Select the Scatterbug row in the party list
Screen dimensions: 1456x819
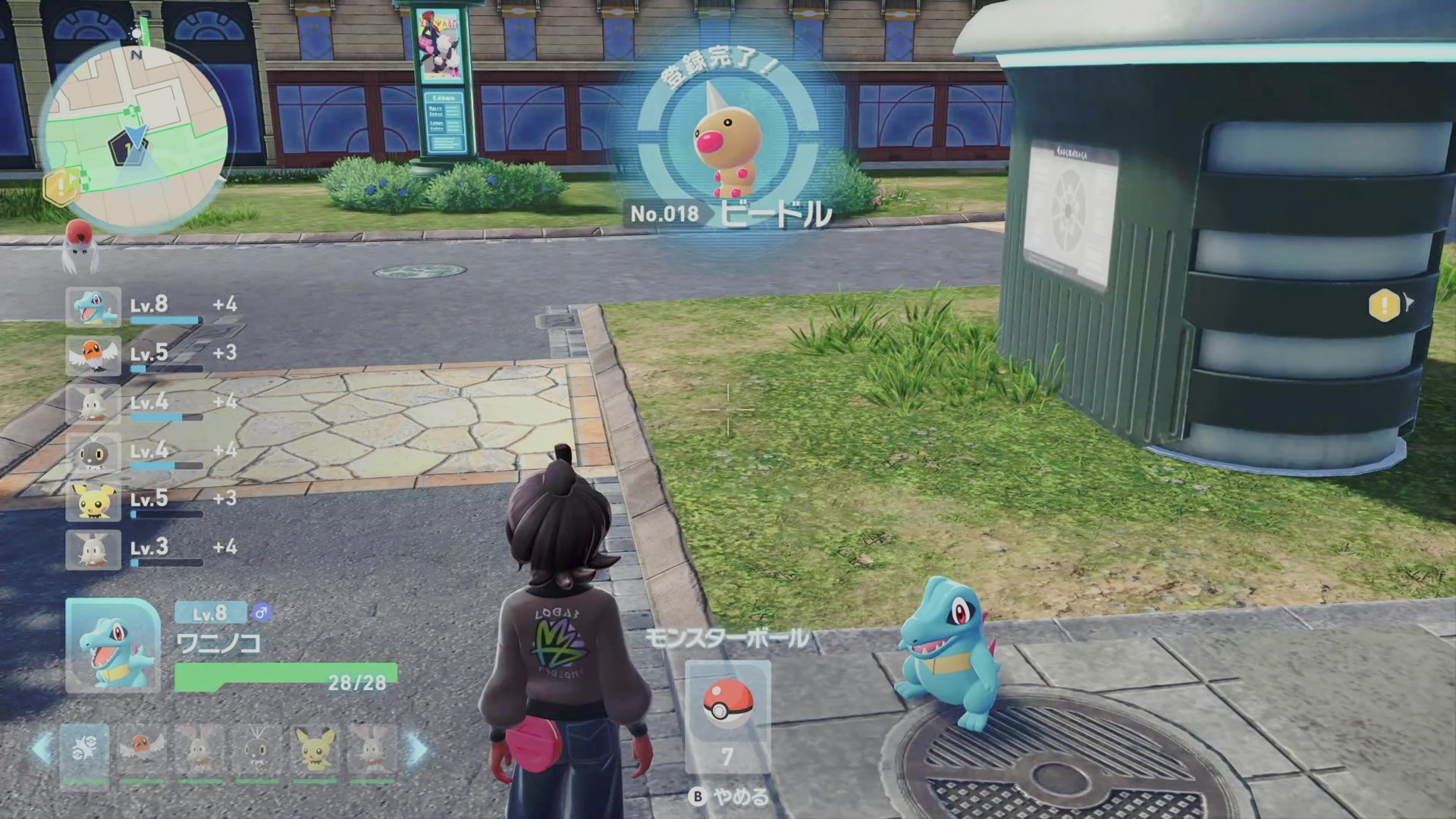[x=152, y=452]
